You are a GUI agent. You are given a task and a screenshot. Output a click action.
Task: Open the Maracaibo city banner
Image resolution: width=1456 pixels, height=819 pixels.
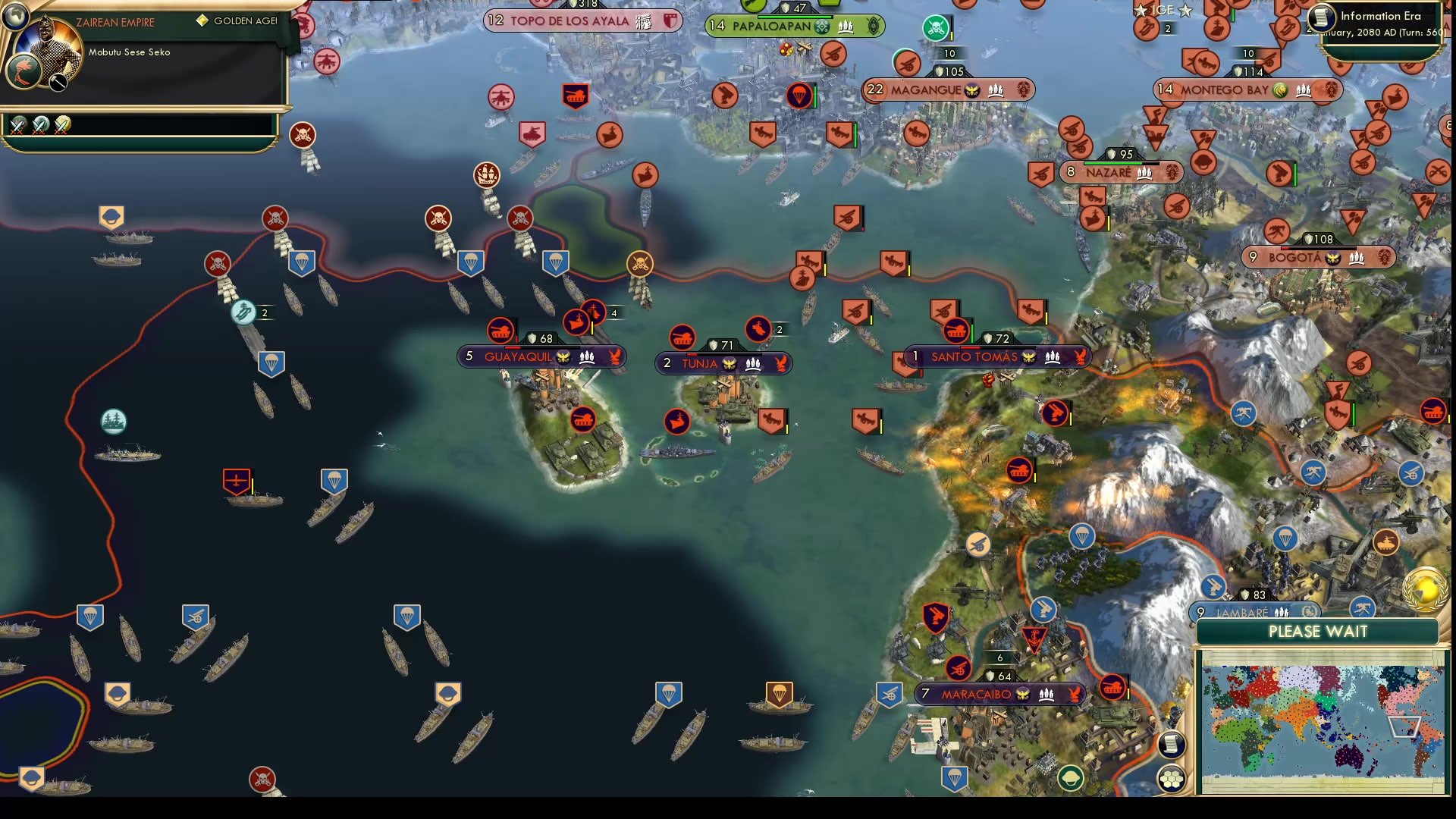tap(977, 692)
